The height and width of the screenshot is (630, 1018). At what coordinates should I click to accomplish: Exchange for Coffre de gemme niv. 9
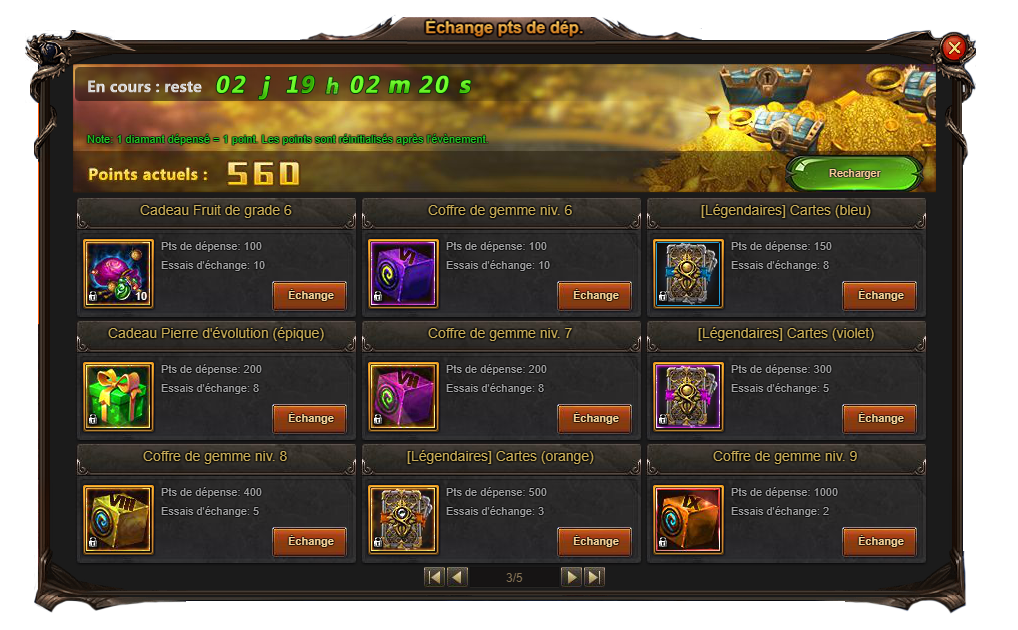pyautogui.click(x=880, y=541)
